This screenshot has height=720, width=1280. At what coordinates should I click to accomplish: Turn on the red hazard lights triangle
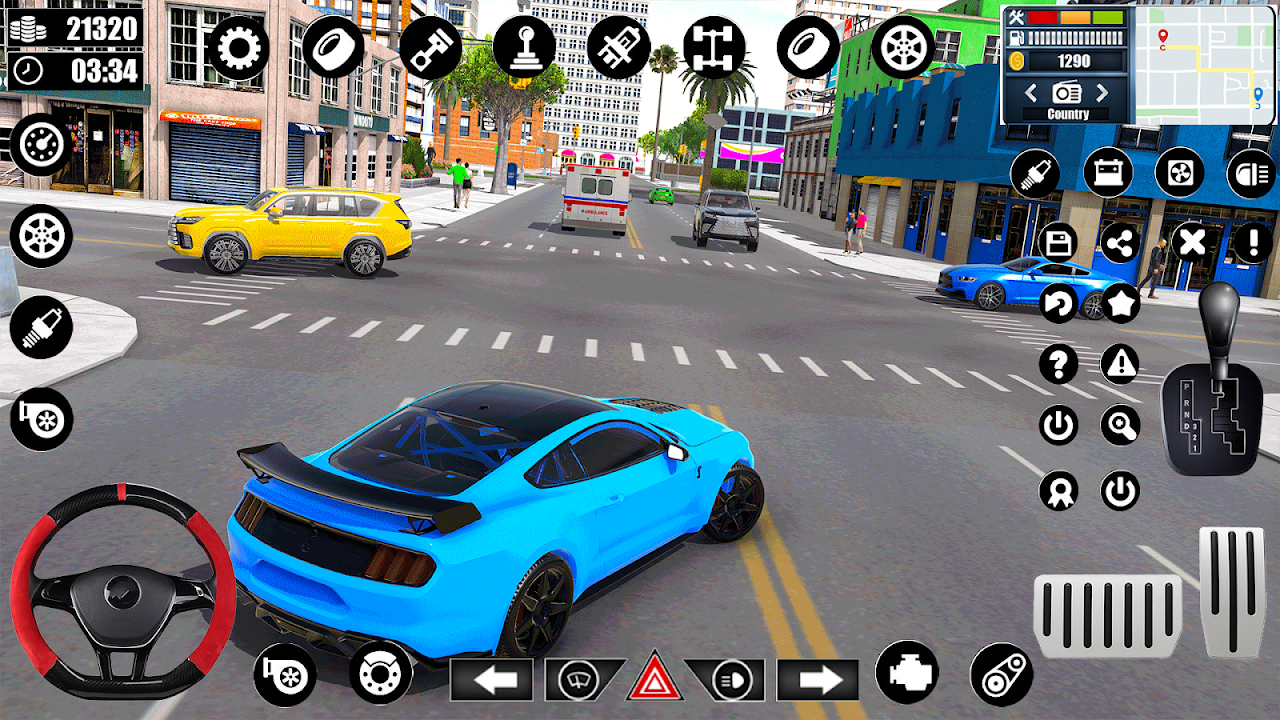(654, 679)
